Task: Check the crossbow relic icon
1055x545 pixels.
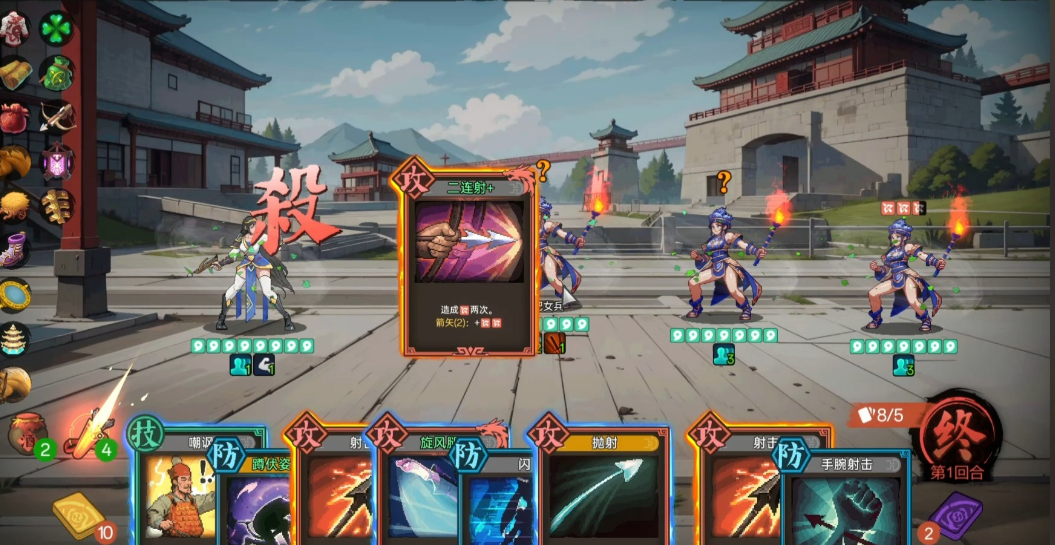Action: [56, 117]
